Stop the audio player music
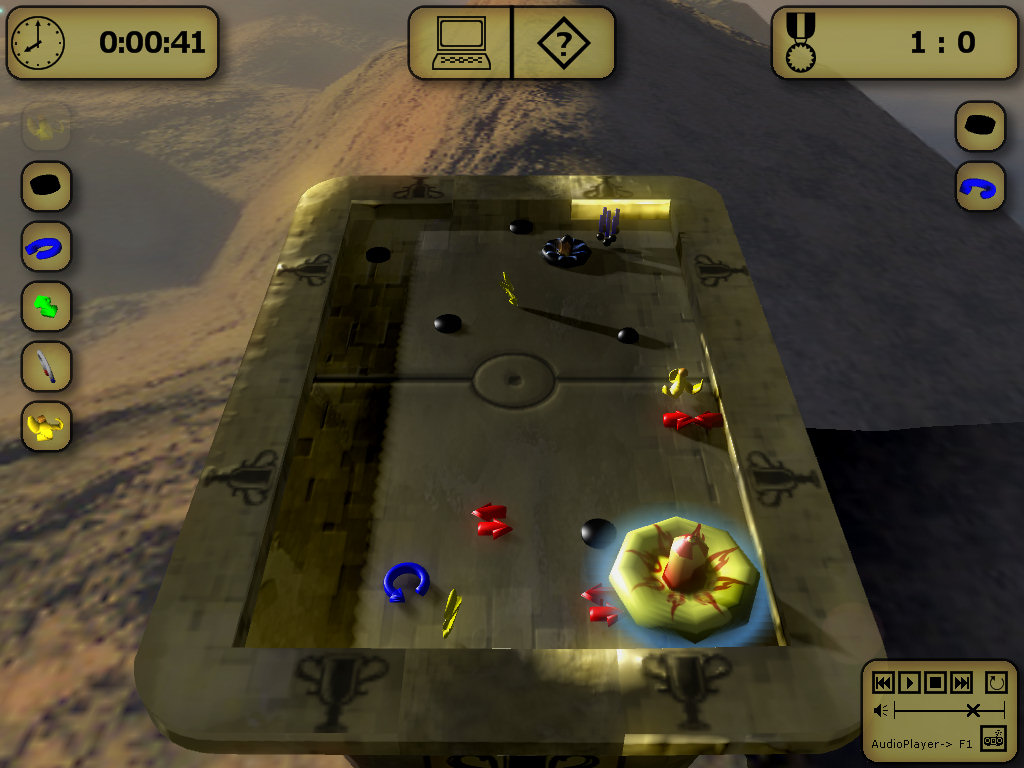The width and height of the screenshot is (1024, 768). (935, 683)
